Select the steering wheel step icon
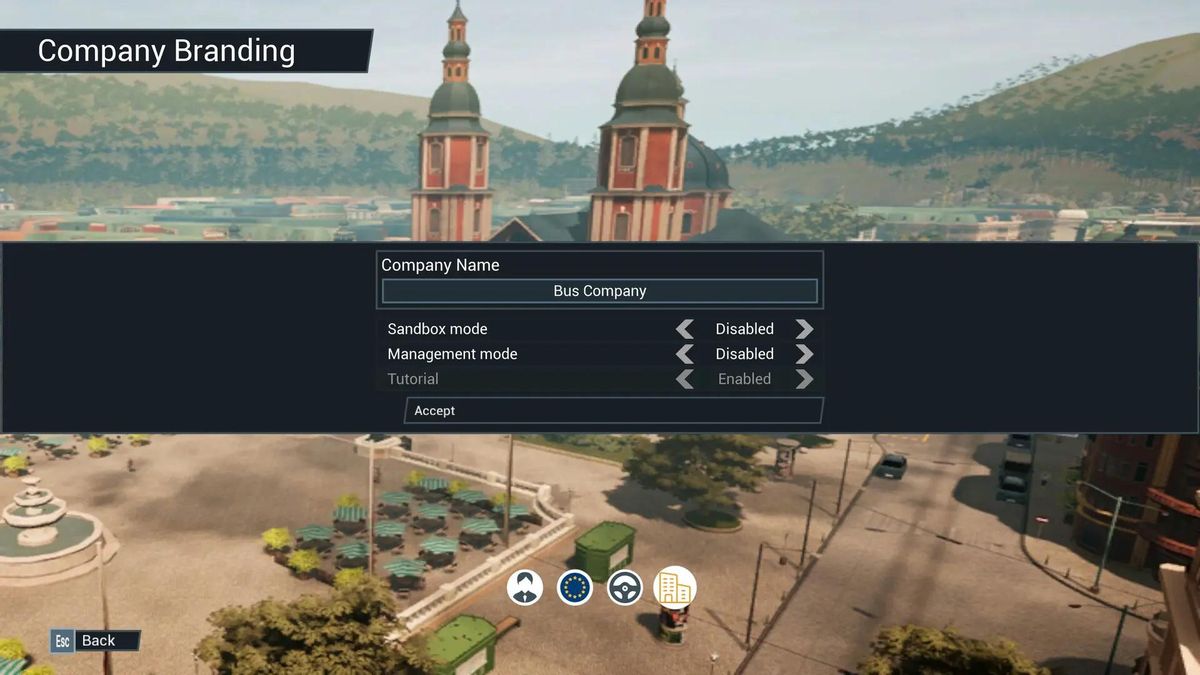 (625, 588)
